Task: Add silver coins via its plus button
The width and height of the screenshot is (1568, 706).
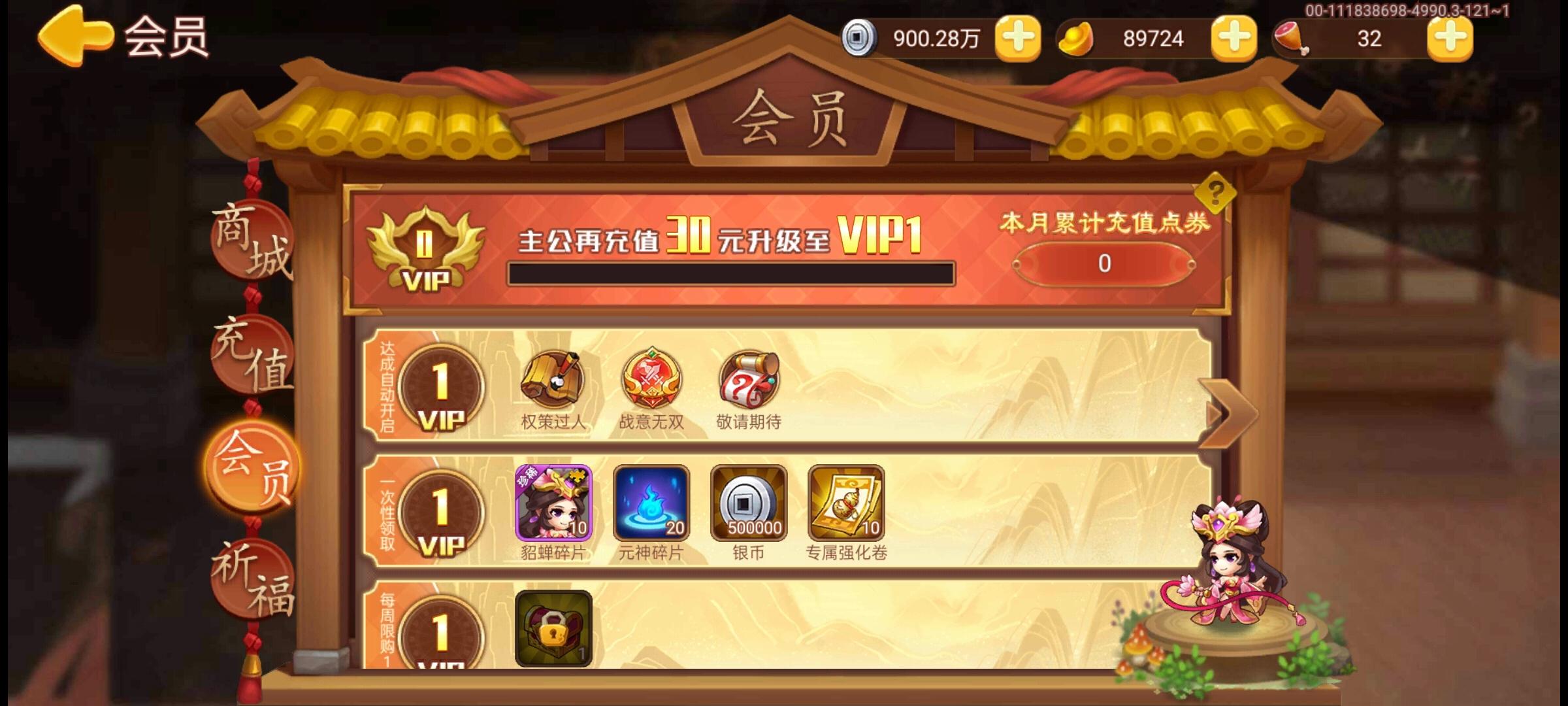Action: click(1019, 37)
